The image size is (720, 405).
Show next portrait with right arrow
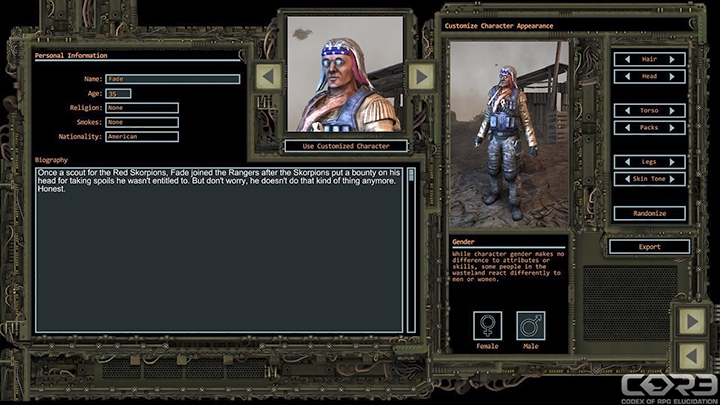pos(421,76)
